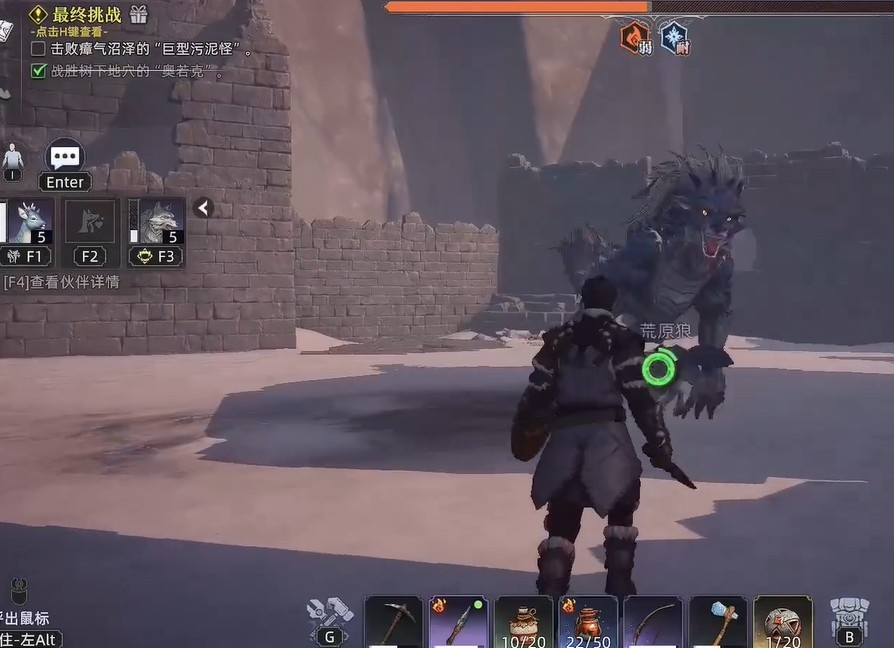
Task: Select the pickaxe hotbar slot
Action: pos(393,621)
